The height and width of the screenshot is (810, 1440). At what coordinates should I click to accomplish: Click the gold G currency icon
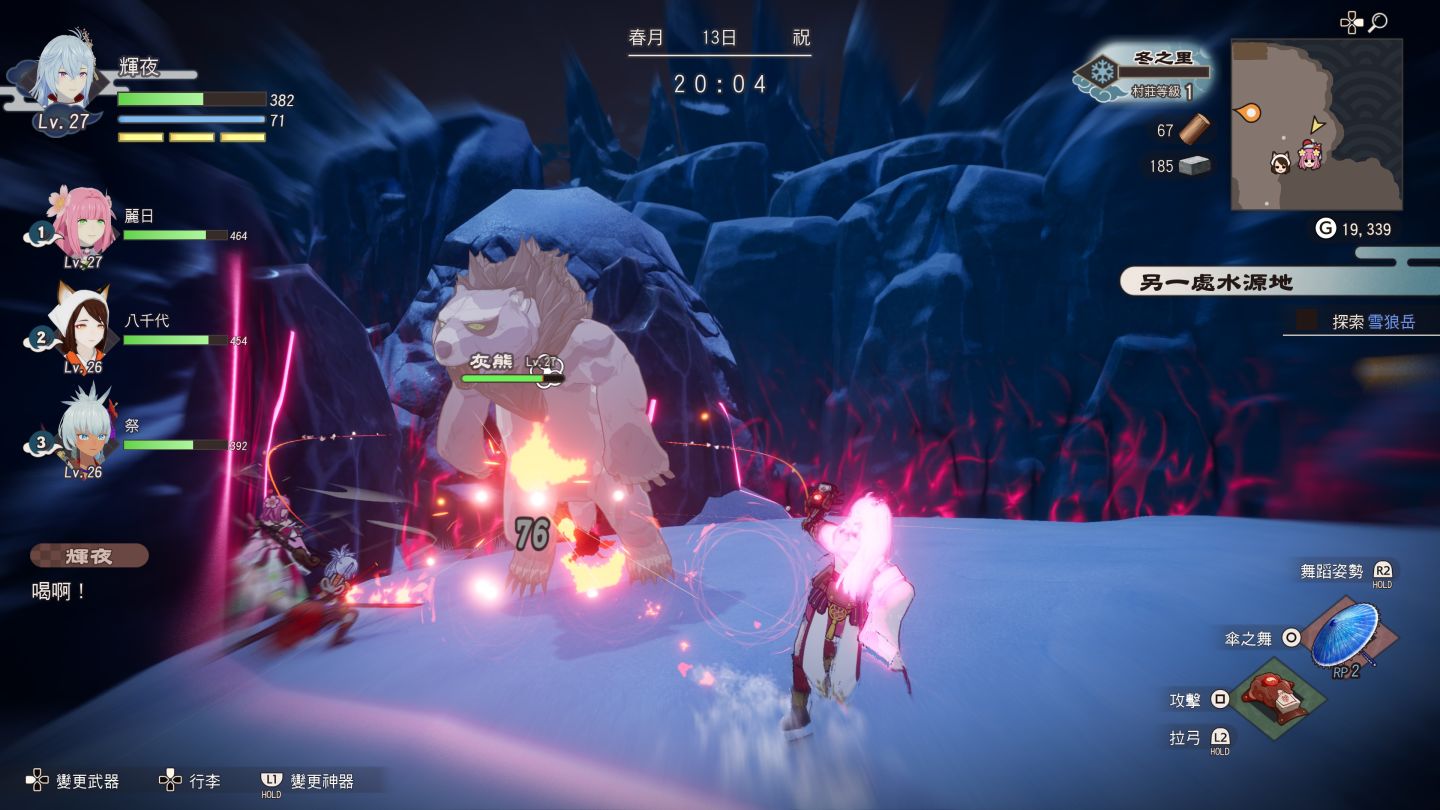tap(1325, 229)
